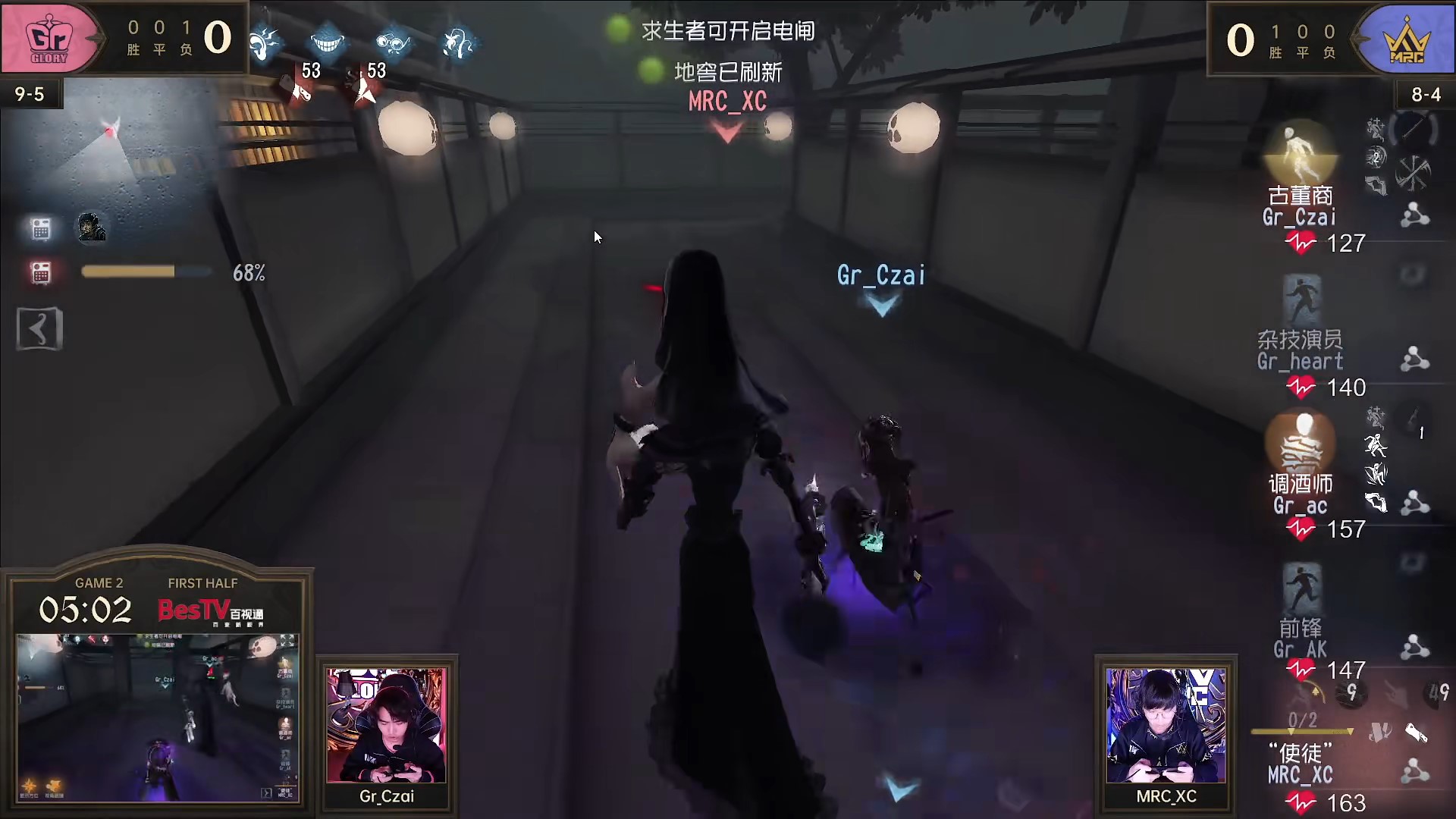This screenshot has width=1456, height=819.
Task: Expand the pink arrow below MRC_XC's name
Action: pyautogui.click(x=726, y=130)
